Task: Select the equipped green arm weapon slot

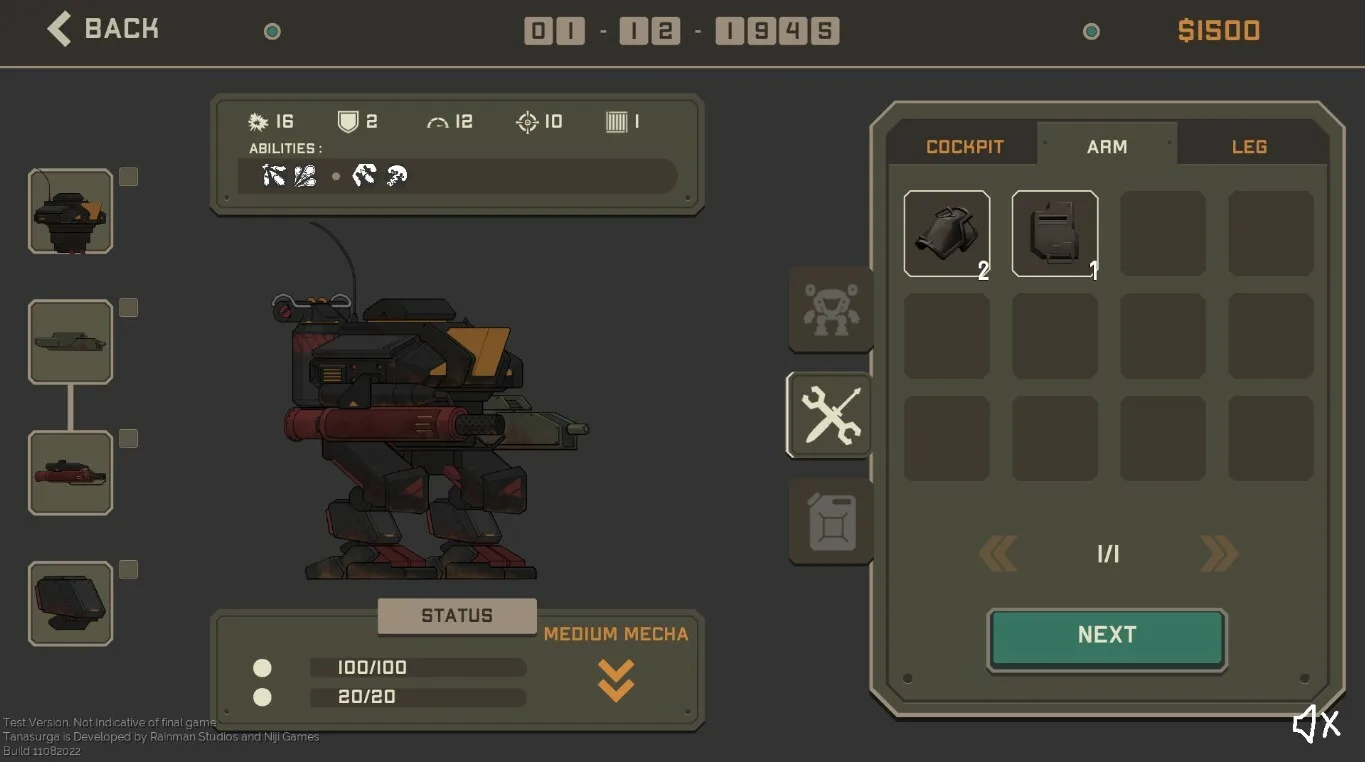Action: click(x=70, y=342)
